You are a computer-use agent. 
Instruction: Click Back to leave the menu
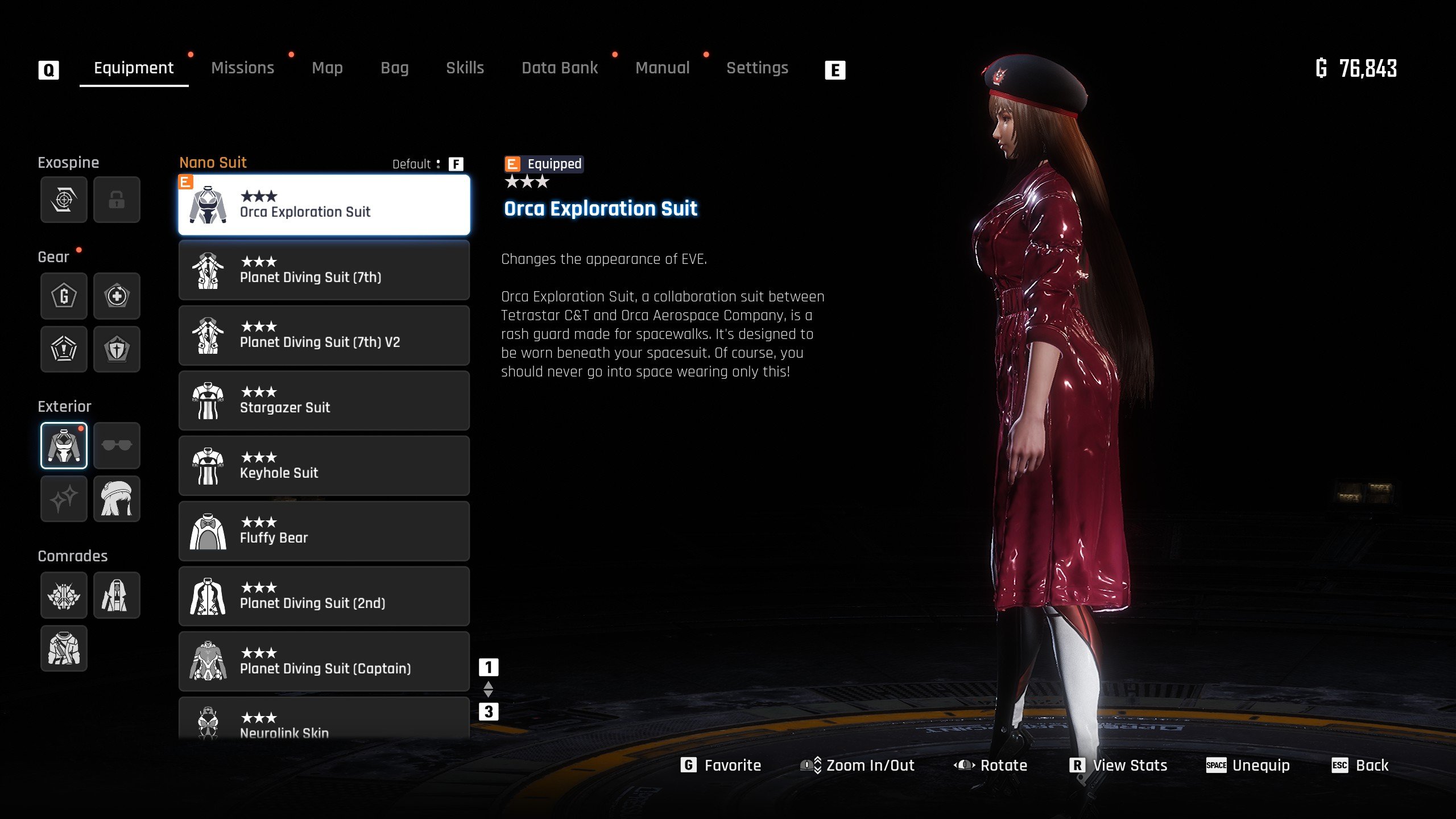click(x=1360, y=766)
